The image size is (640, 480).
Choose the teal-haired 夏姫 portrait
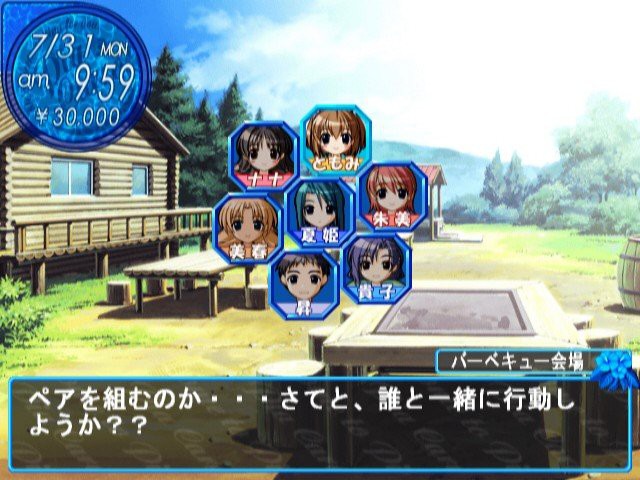pyautogui.click(x=320, y=212)
